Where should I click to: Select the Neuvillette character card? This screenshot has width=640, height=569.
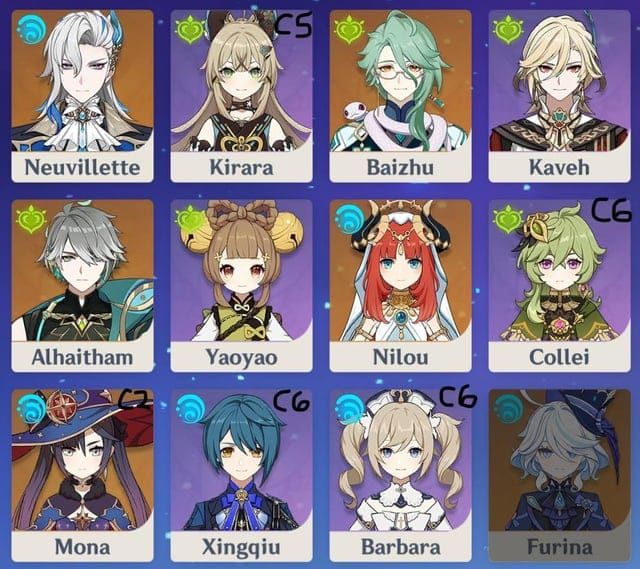82,95
